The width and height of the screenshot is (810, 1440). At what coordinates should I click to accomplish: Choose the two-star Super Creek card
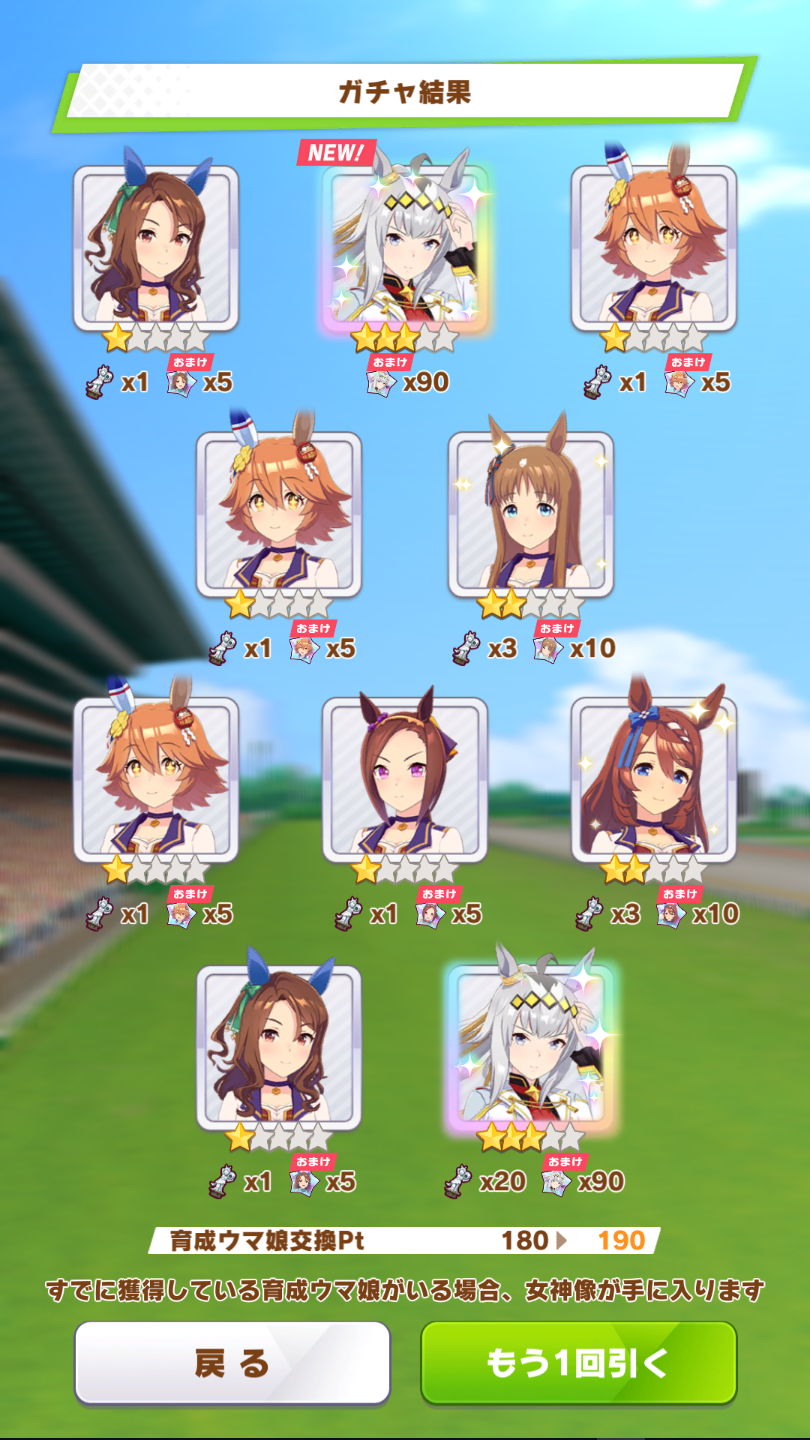click(654, 780)
